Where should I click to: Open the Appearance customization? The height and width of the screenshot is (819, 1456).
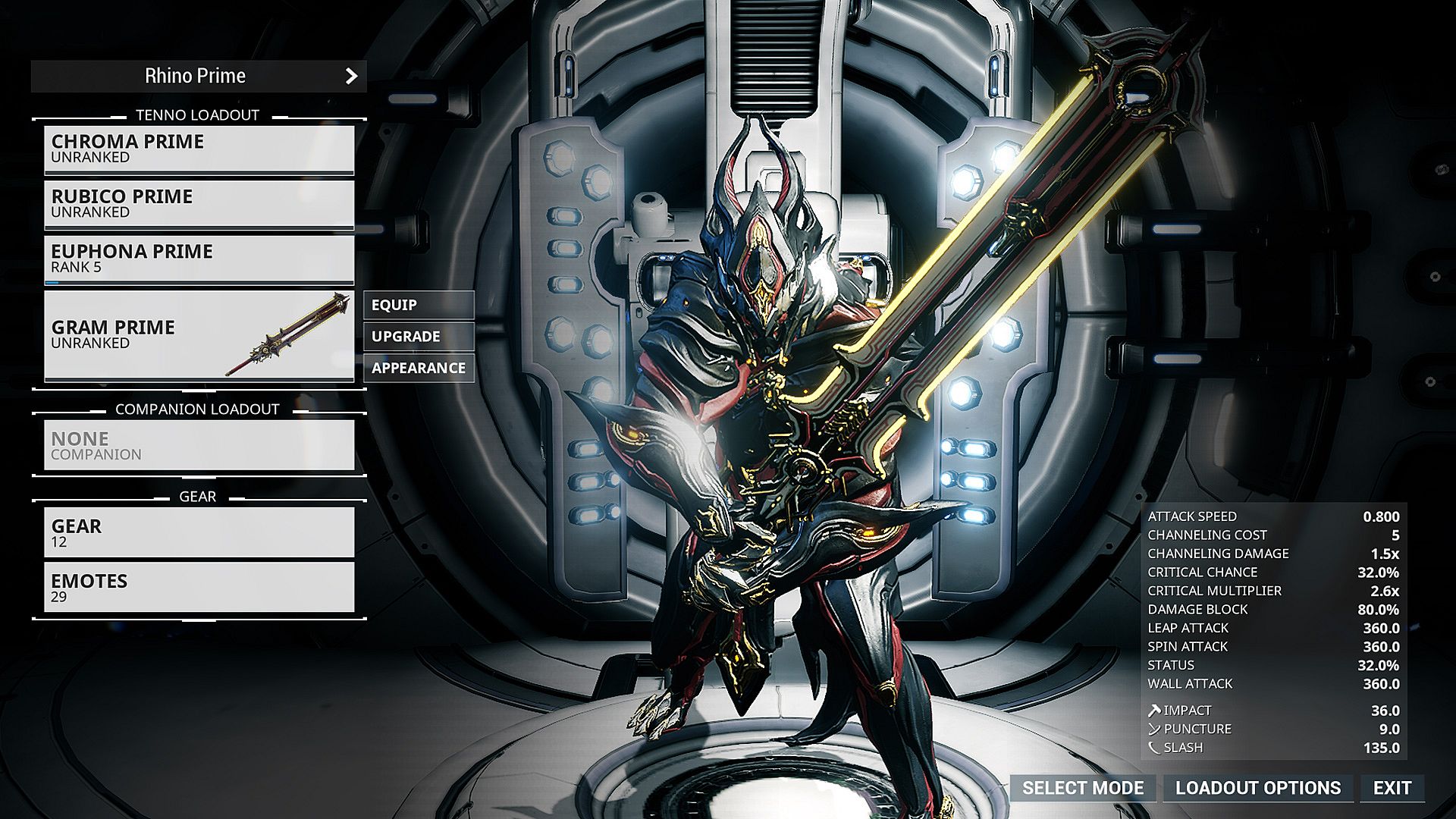(419, 368)
